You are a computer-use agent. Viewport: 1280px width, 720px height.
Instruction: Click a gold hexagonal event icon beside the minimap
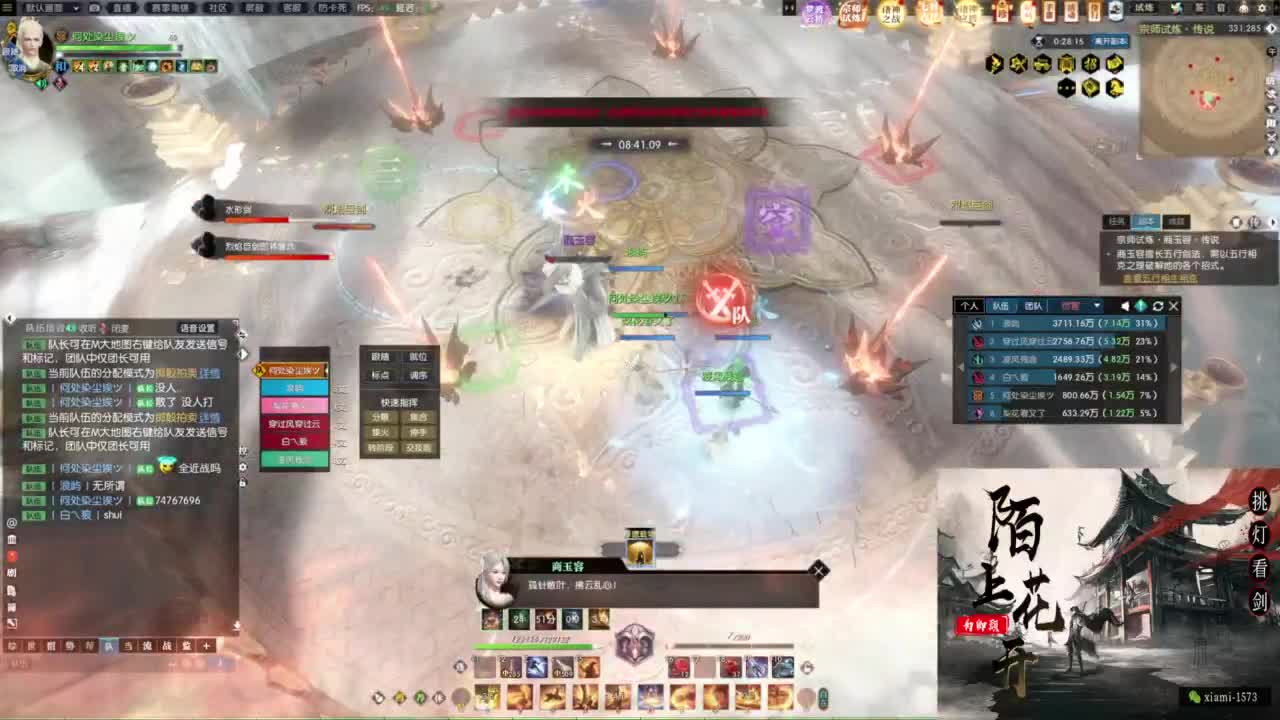pyautogui.click(x=994, y=63)
